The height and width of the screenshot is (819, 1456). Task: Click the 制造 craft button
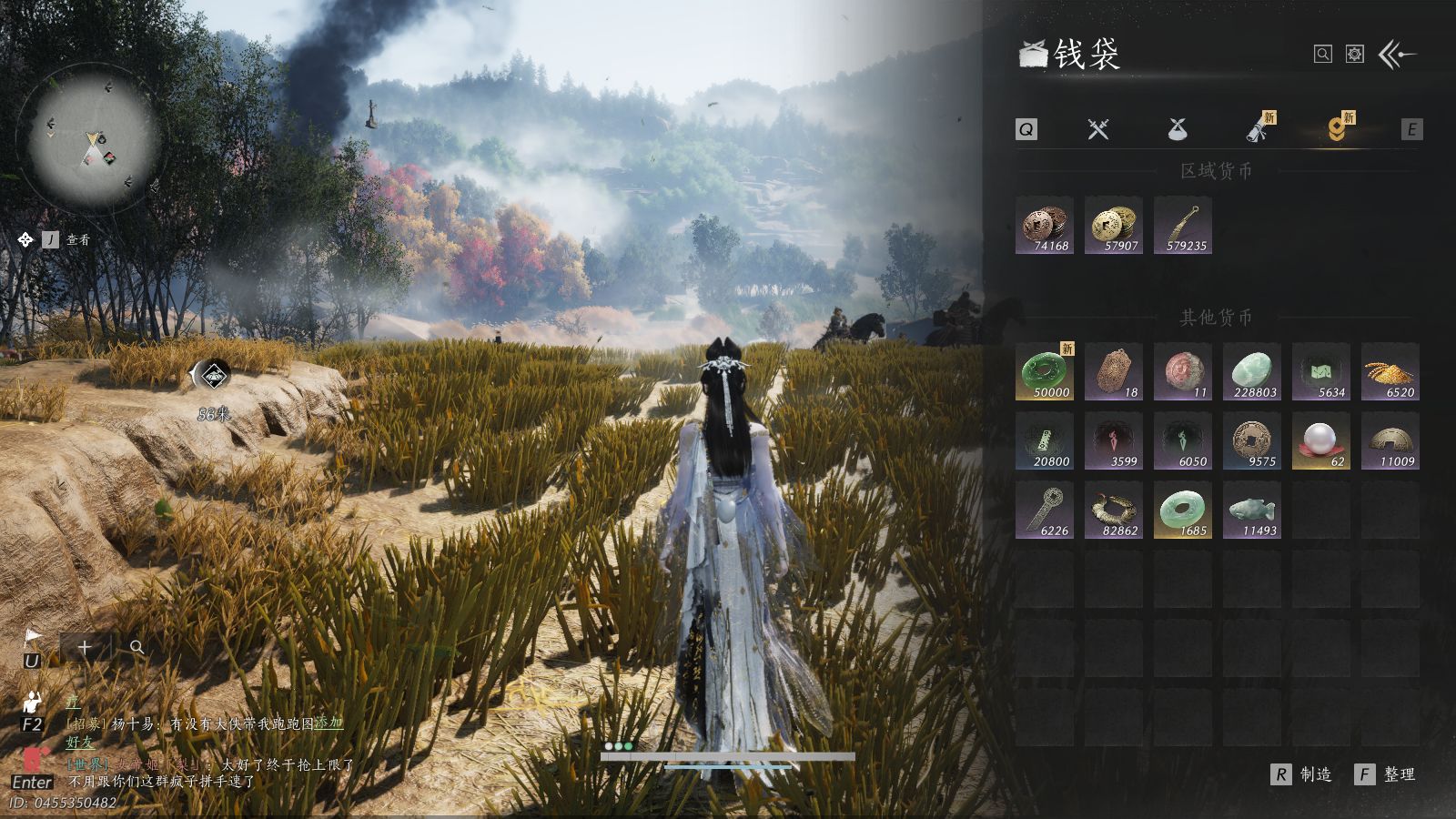pyautogui.click(x=1302, y=774)
